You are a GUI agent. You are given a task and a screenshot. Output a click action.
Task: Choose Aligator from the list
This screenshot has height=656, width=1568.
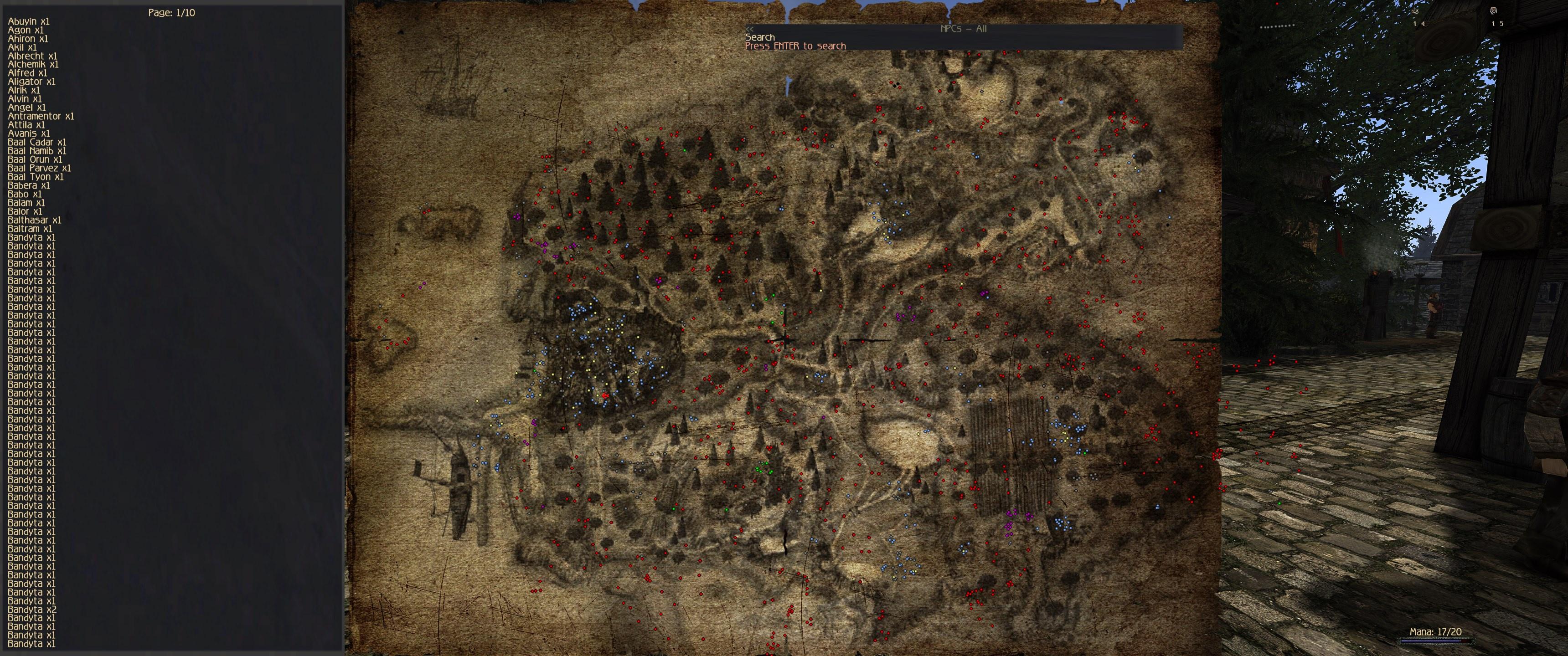tap(31, 82)
